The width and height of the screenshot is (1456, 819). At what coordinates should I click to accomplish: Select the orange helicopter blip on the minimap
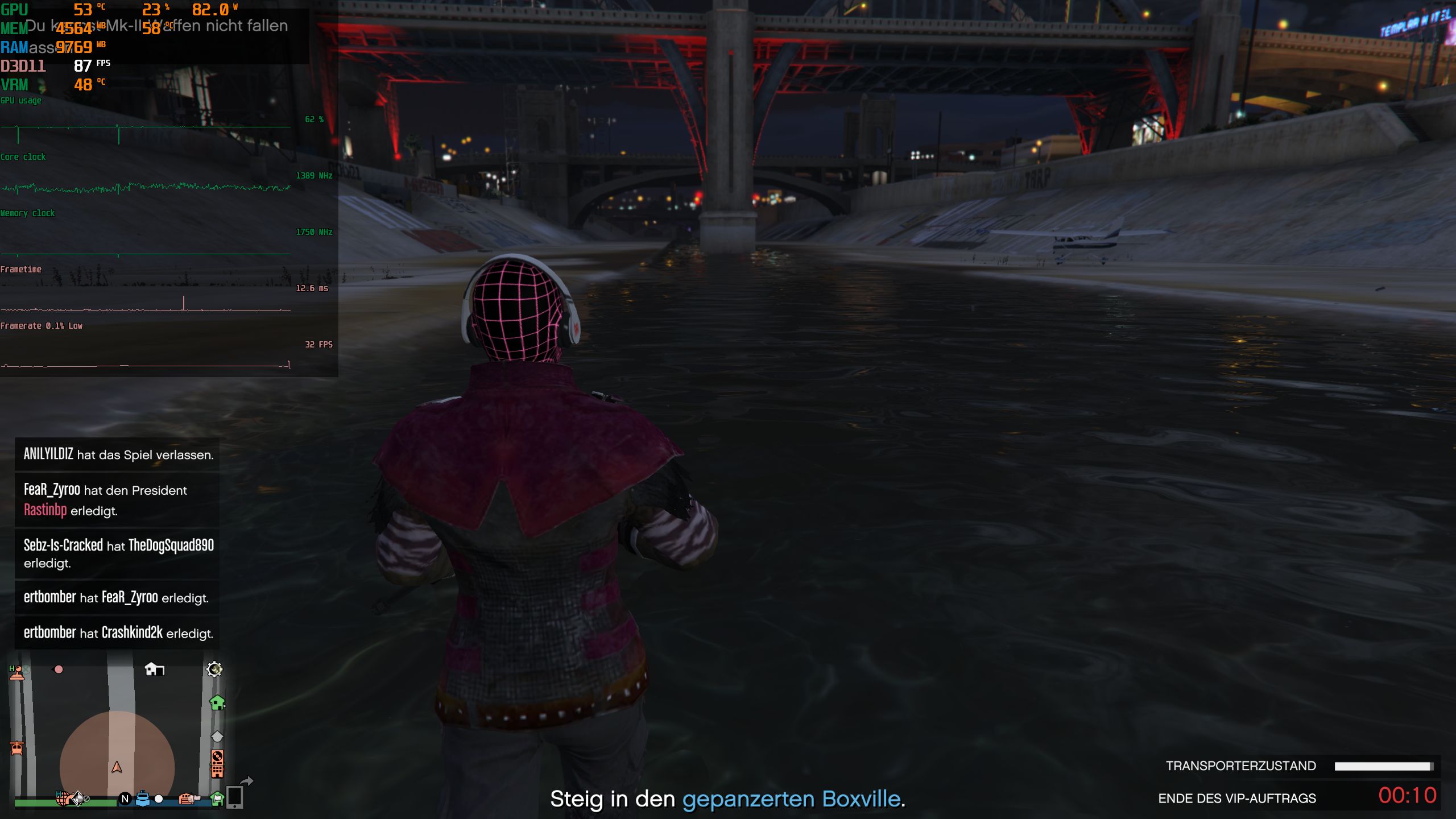(16, 748)
